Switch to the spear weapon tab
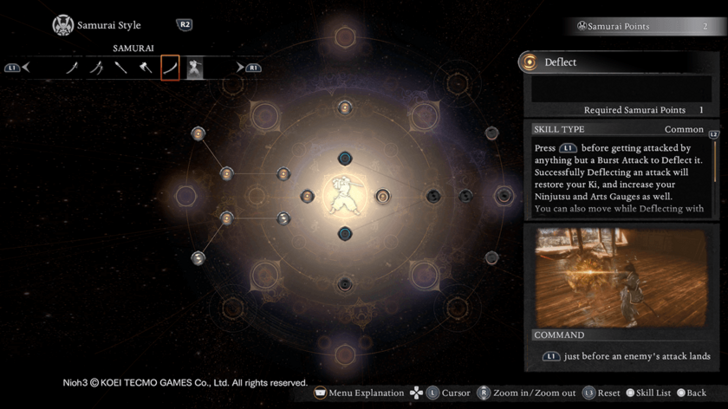The image size is (728, 409). coord(121,68)
